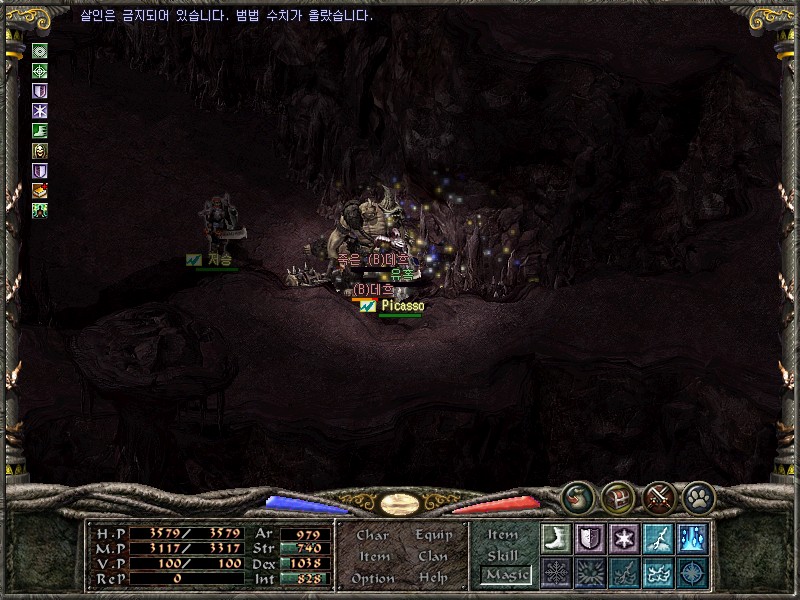800x600 pixels.
Task: Open the Equip menu
Action: 434,535
